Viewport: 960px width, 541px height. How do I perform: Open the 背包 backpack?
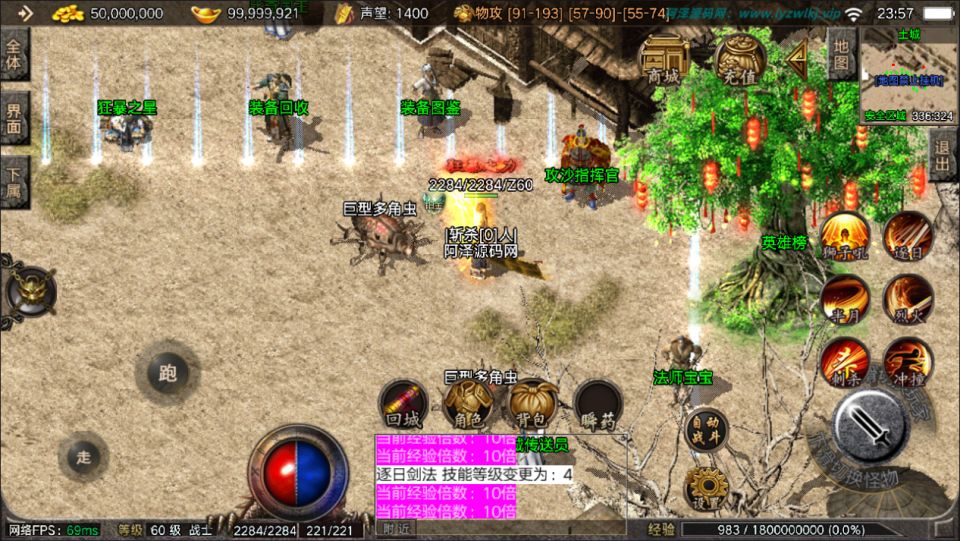tap(532, 404)
